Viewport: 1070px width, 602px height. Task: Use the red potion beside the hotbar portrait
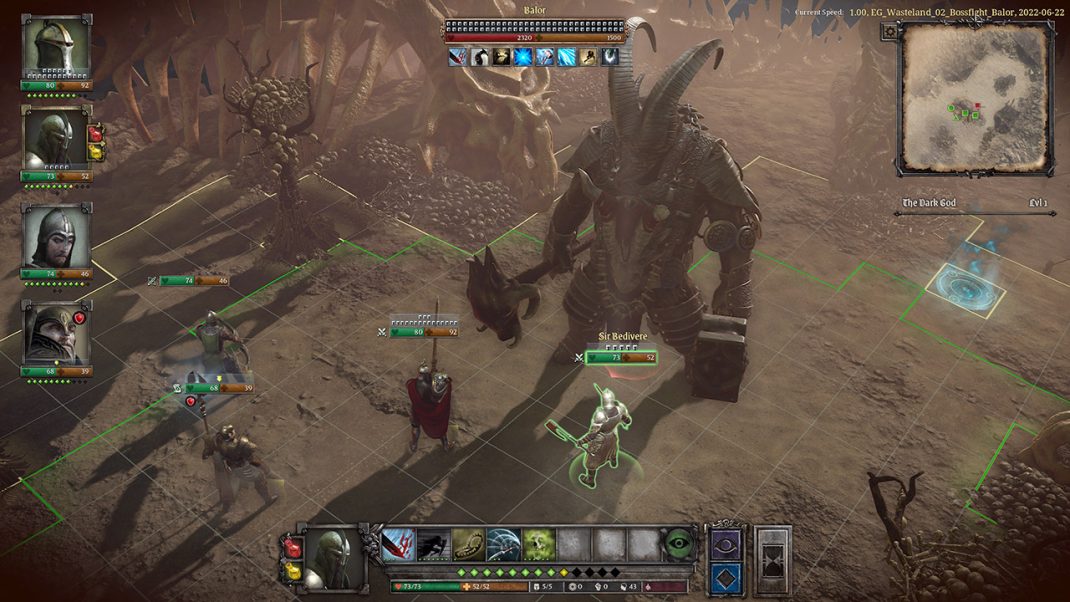(292, 546)
